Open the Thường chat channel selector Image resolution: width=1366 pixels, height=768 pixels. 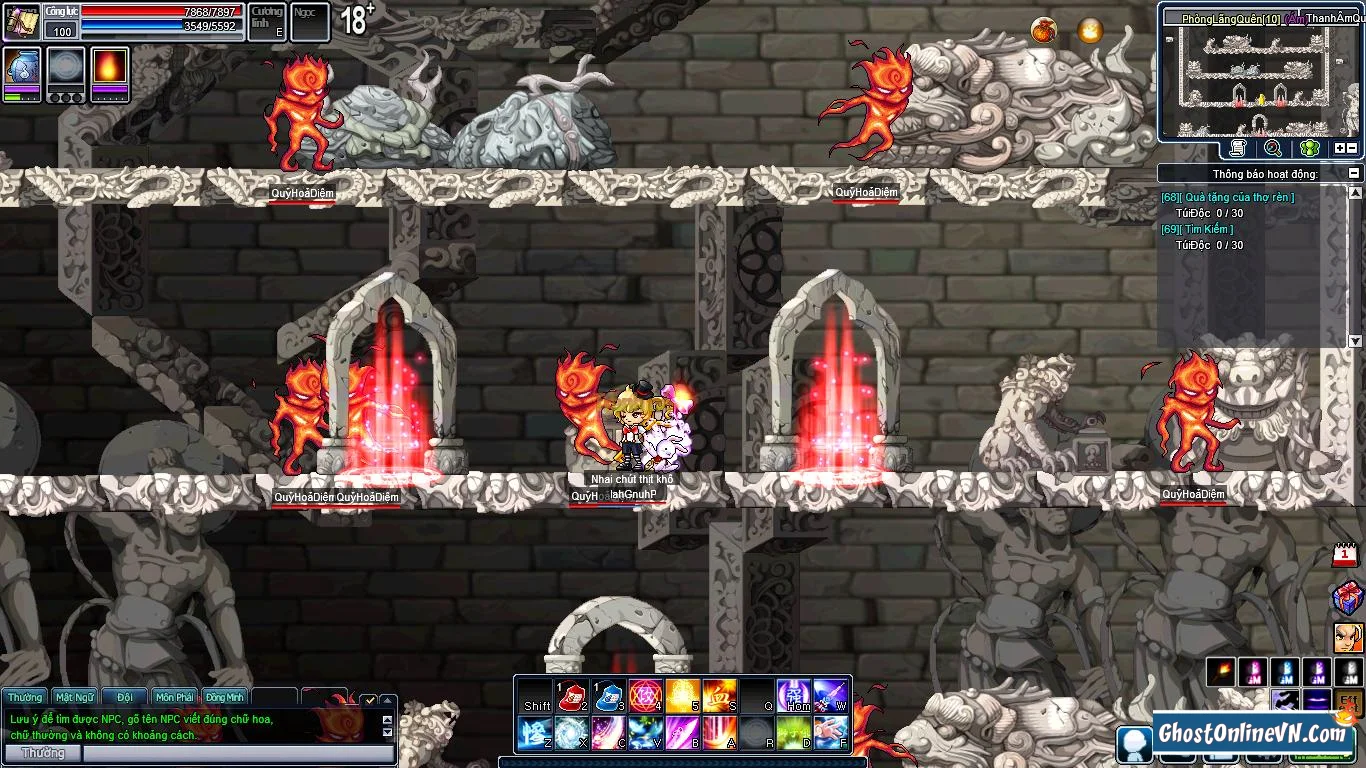point(43,753)
